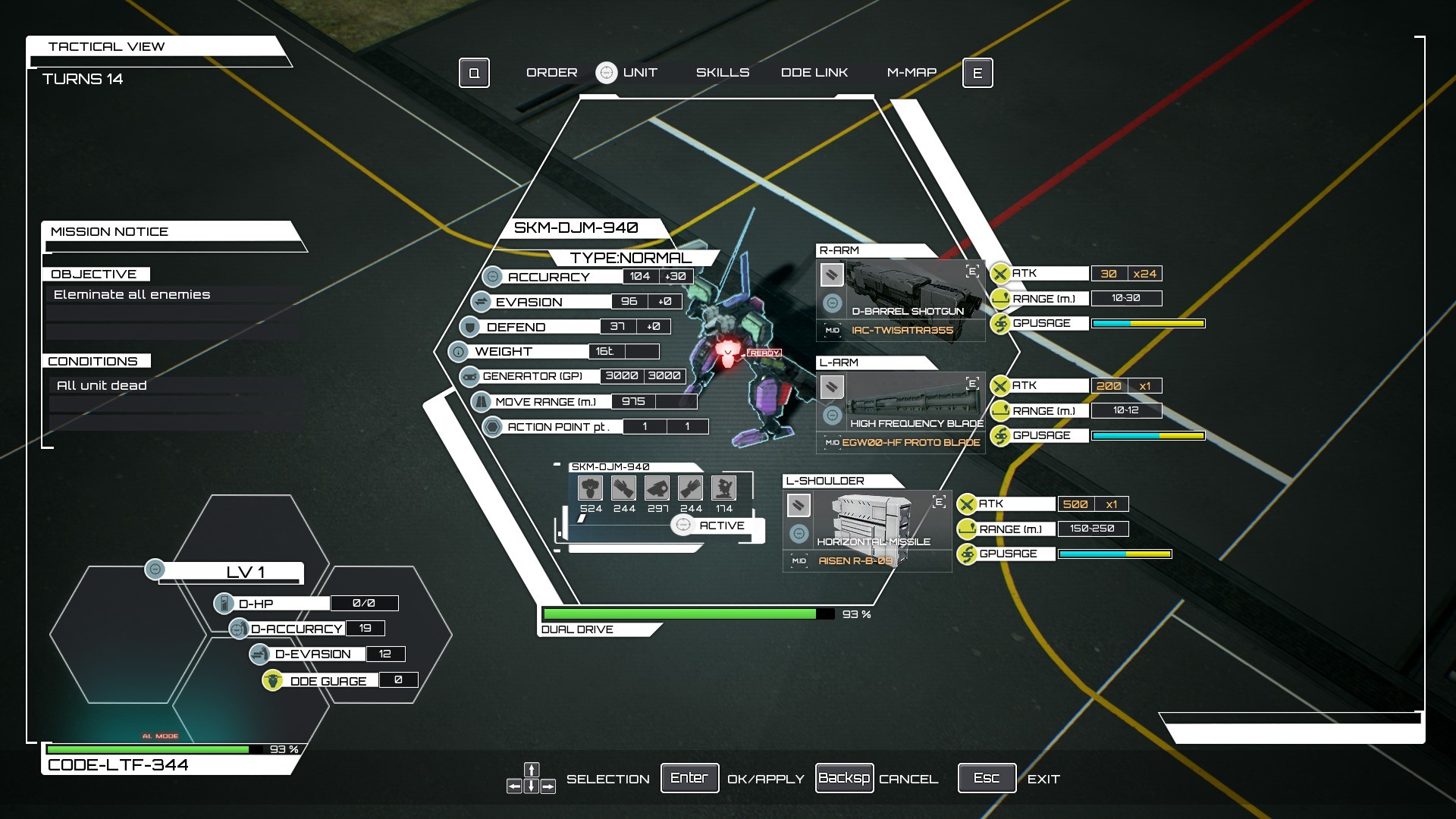Toggle the ACTIVE status marker on the unit panel
The width and height of the screenshot is (1456, 819).
tap(685, 525)
